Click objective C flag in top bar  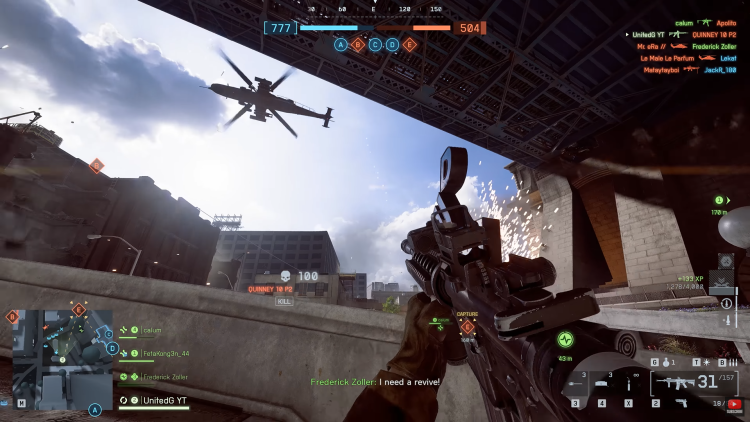pyautogui.click(x=375, y=44)
